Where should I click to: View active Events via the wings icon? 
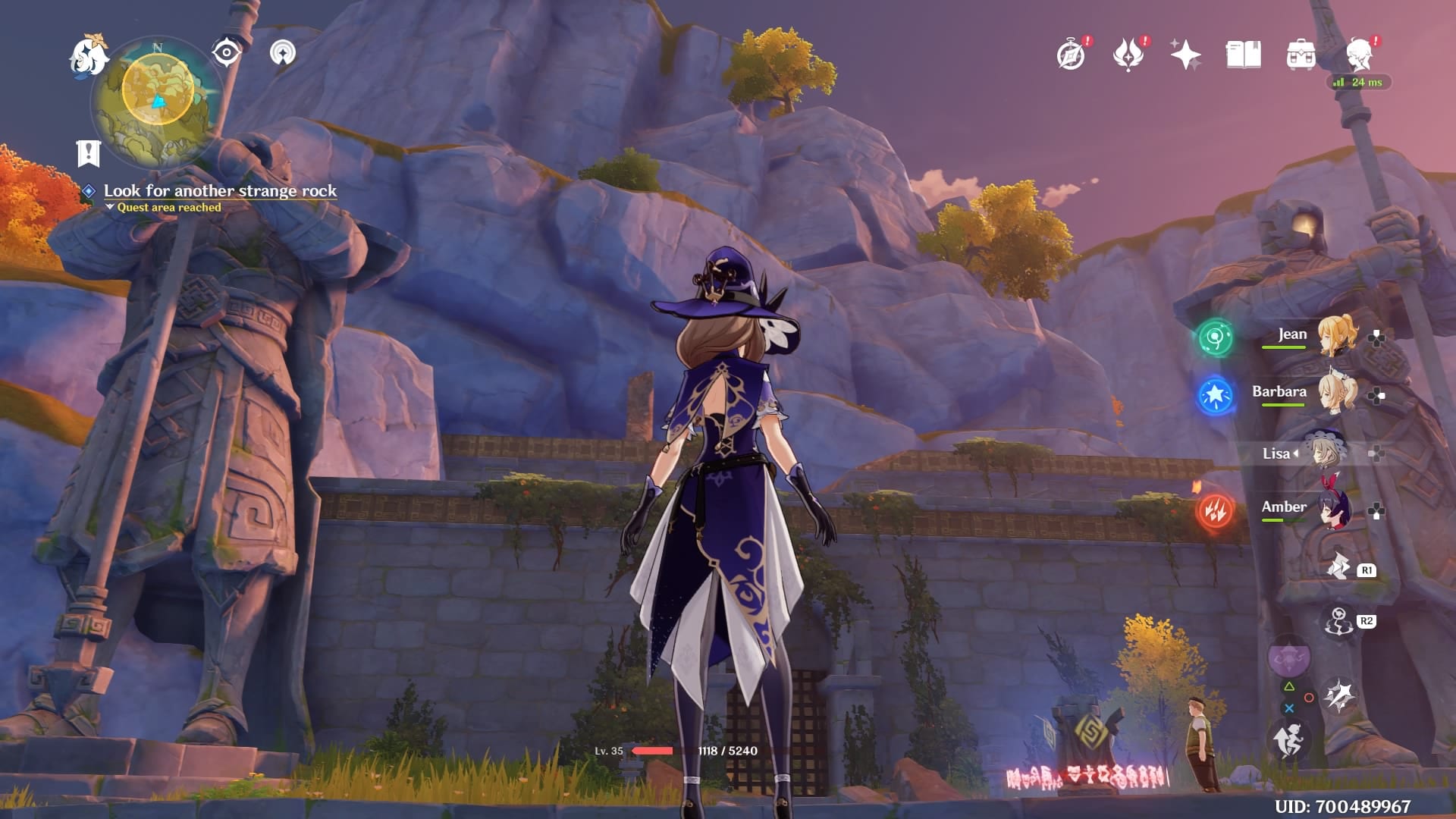(x=1129, y=53)
